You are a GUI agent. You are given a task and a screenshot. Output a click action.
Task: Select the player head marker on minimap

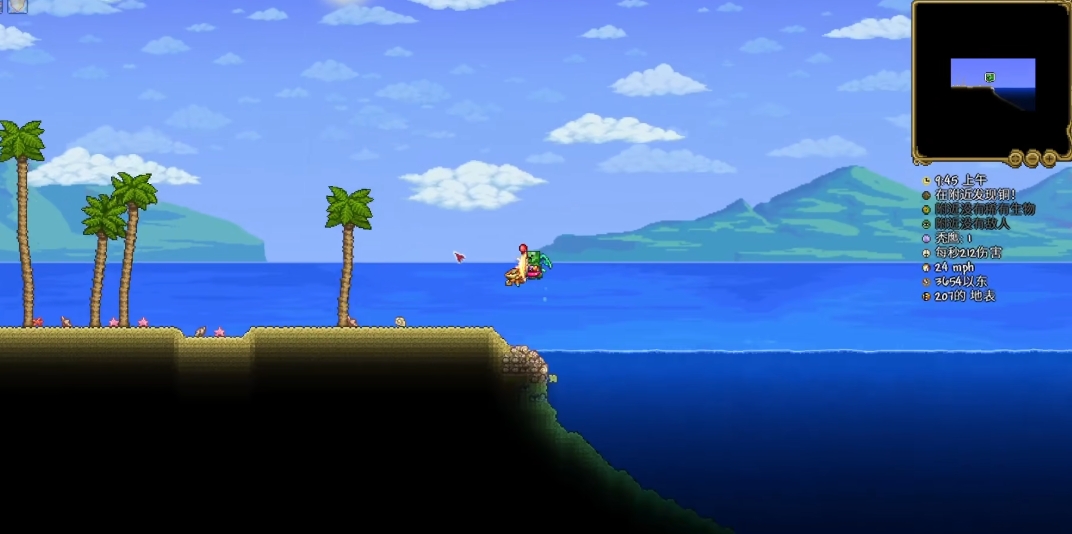pyautogui.click(x=989, y=77)
